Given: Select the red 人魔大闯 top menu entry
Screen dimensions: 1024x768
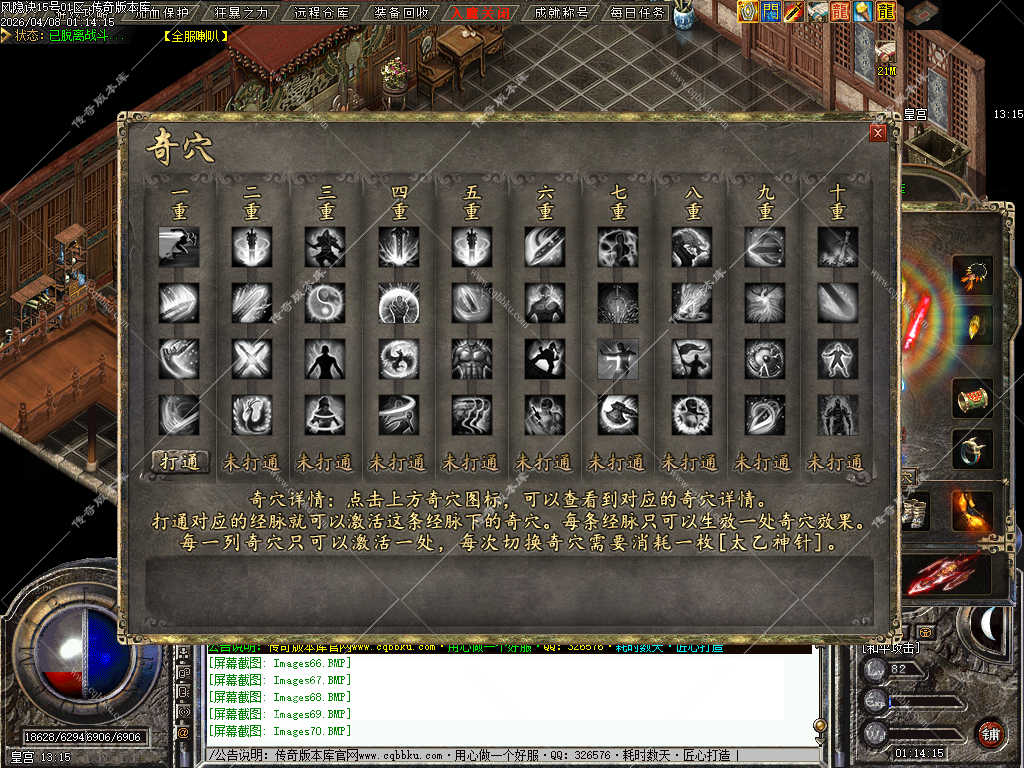Looking at the screenshot, I should coord(480,13).
